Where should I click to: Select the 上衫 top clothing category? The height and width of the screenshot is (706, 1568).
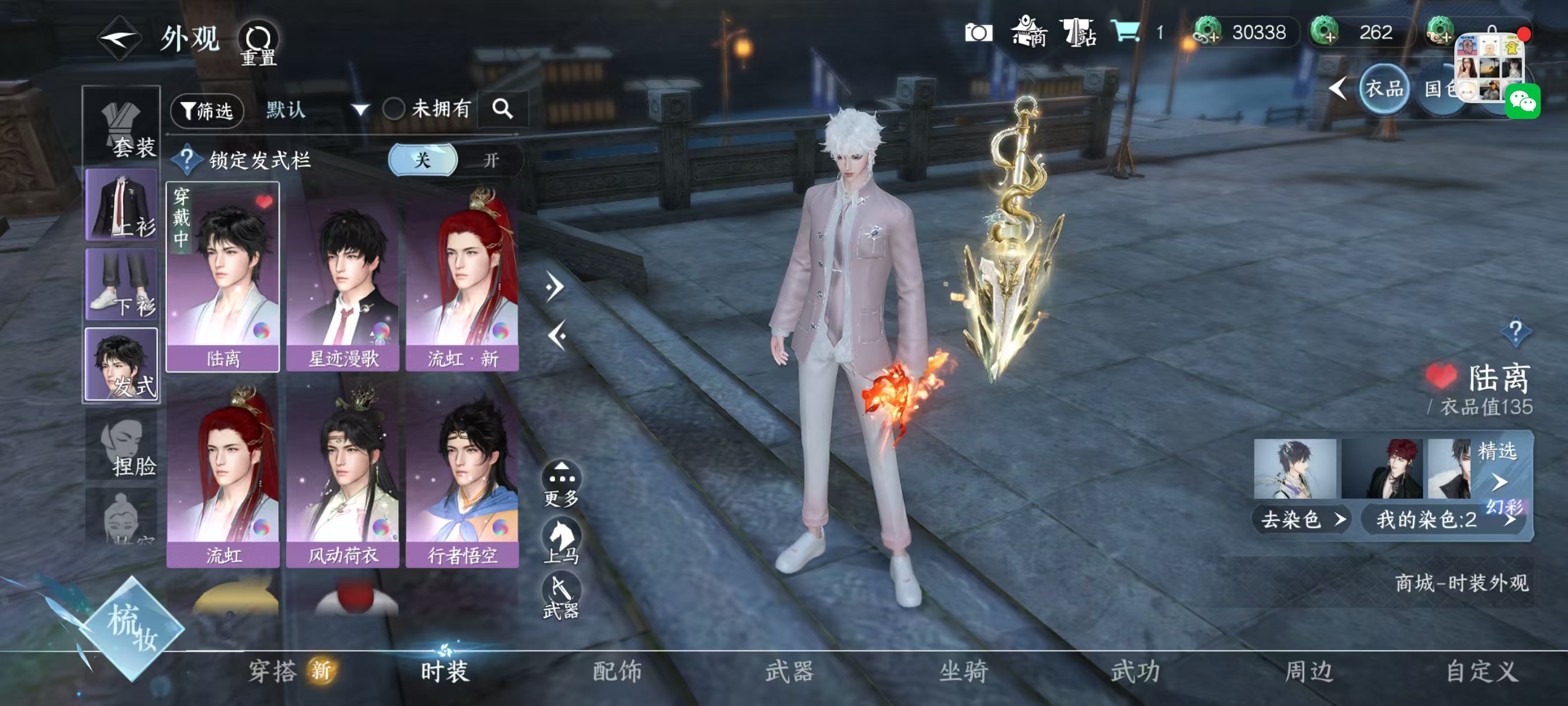[x=122, y=205]
